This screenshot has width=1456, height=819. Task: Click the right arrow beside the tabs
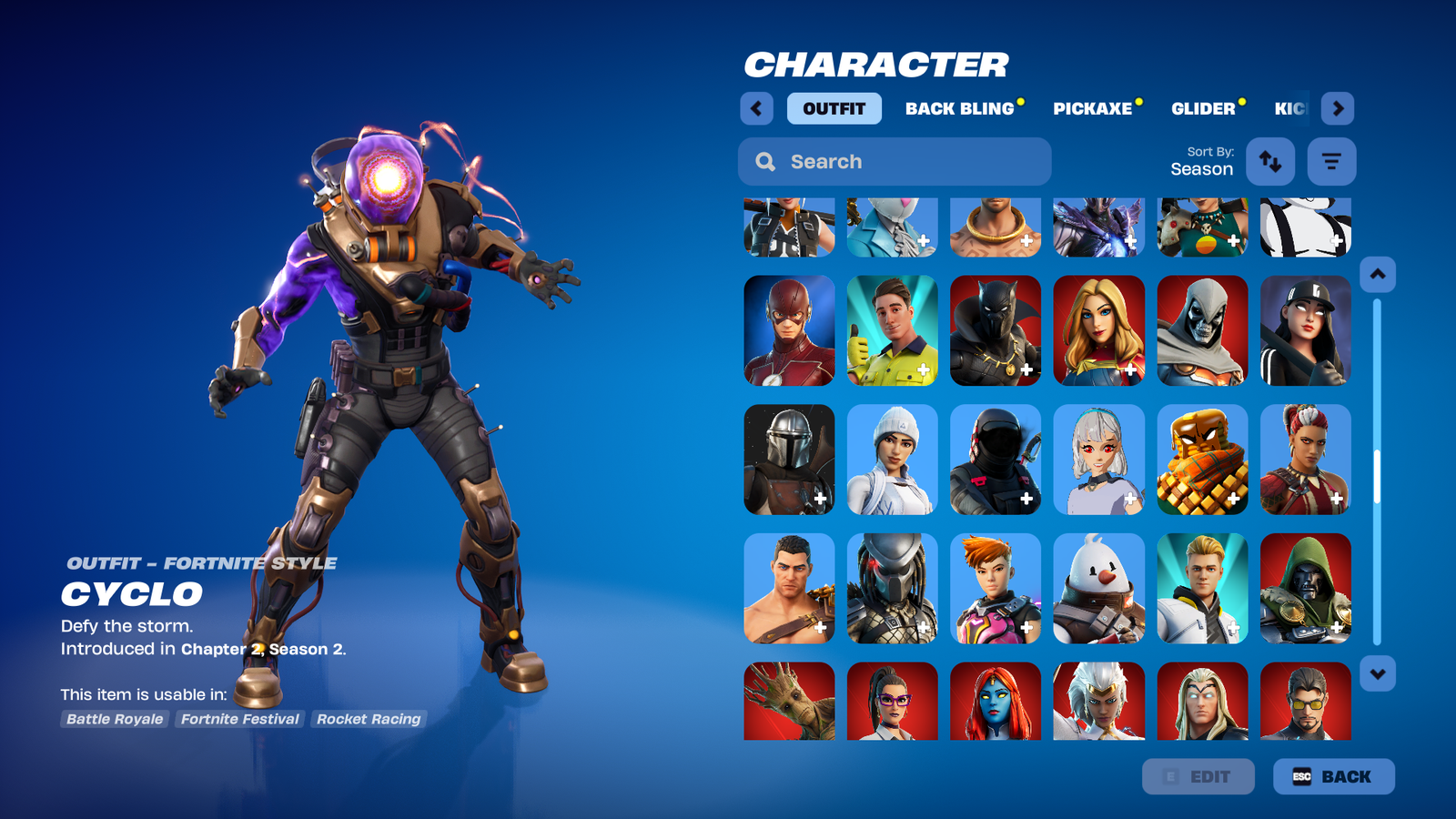click(1337, 109)
